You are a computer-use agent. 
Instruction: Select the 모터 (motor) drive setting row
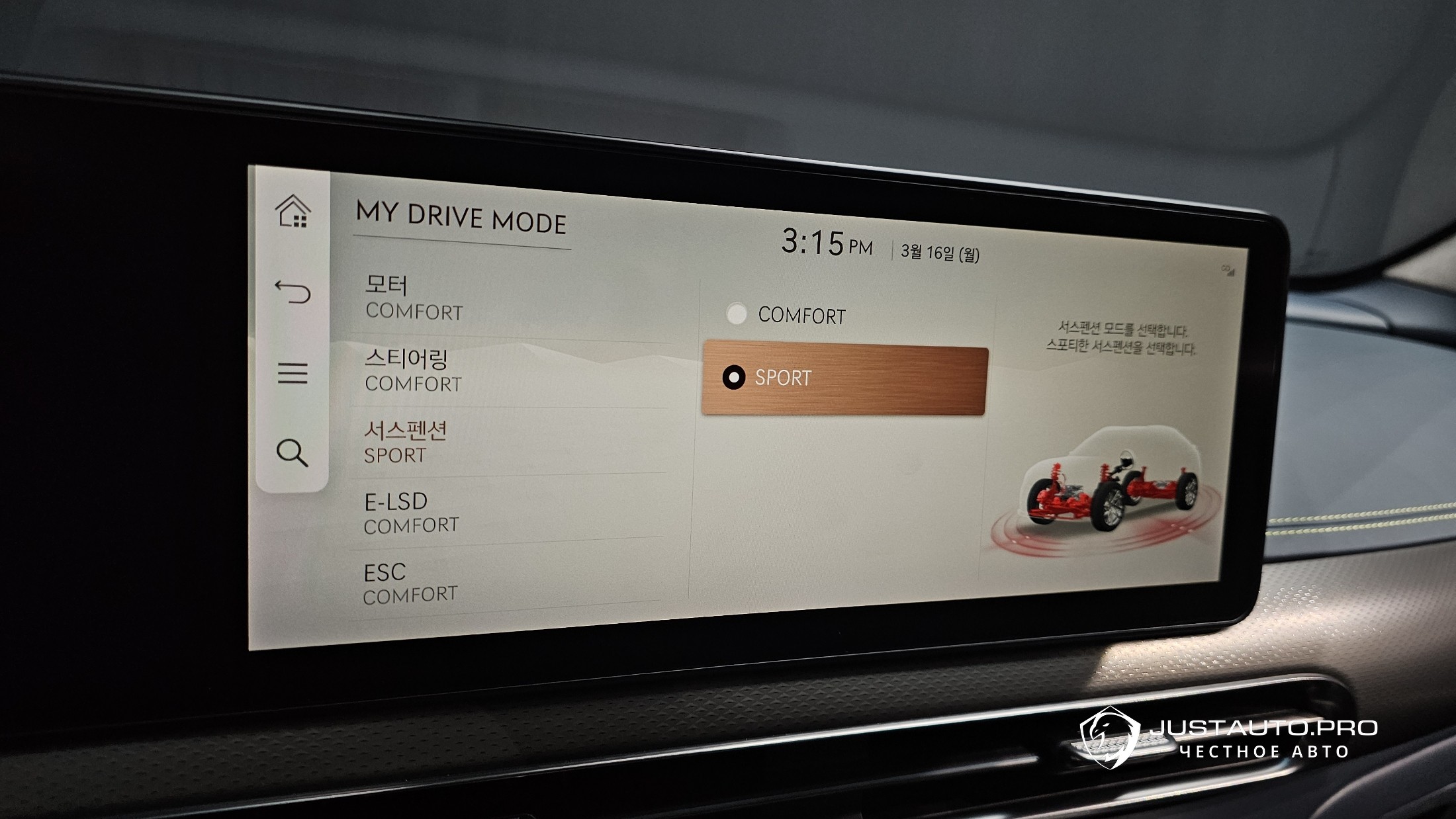pos(510,298)
